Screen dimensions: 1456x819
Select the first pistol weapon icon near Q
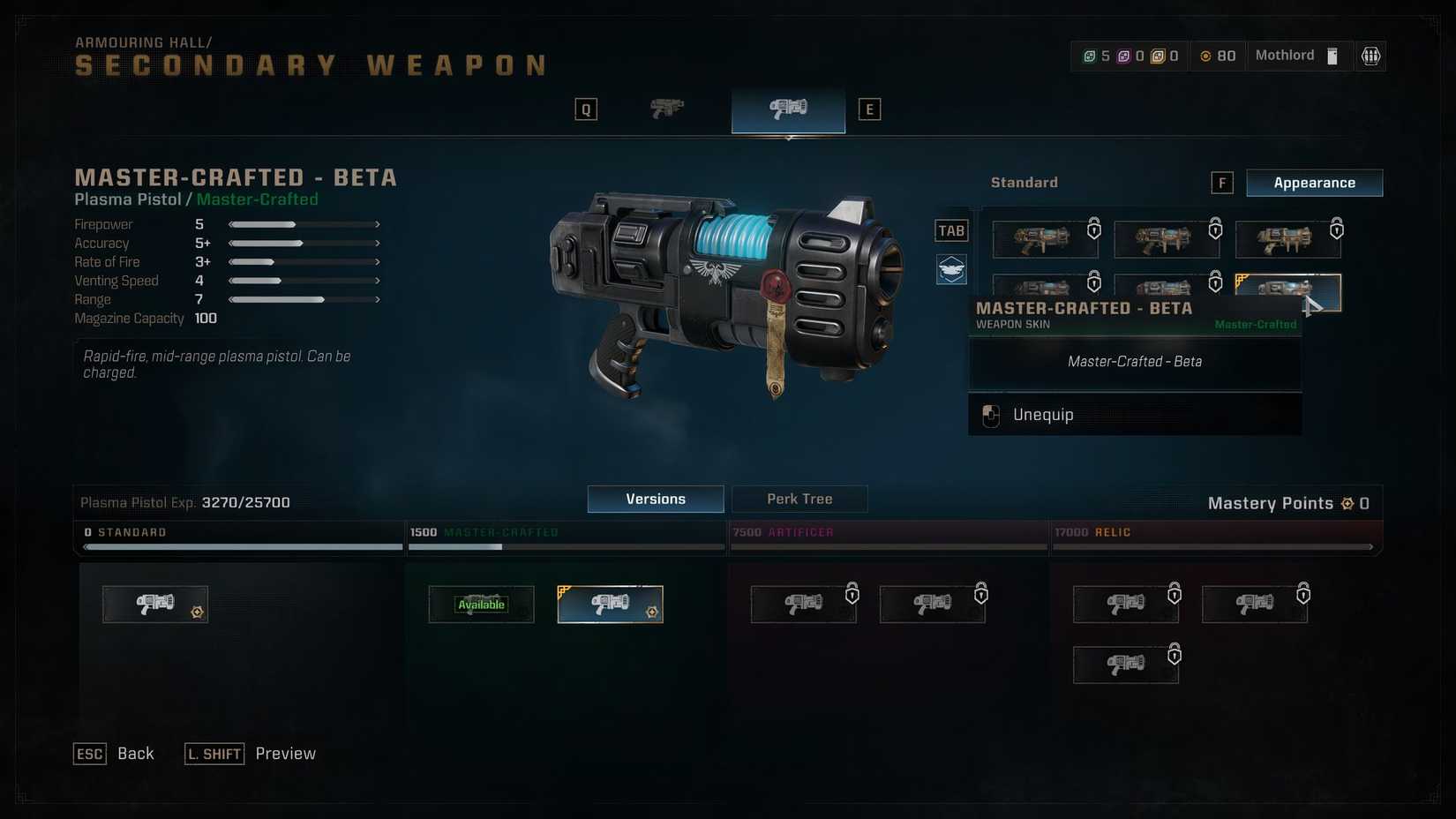tap(666, 109)
